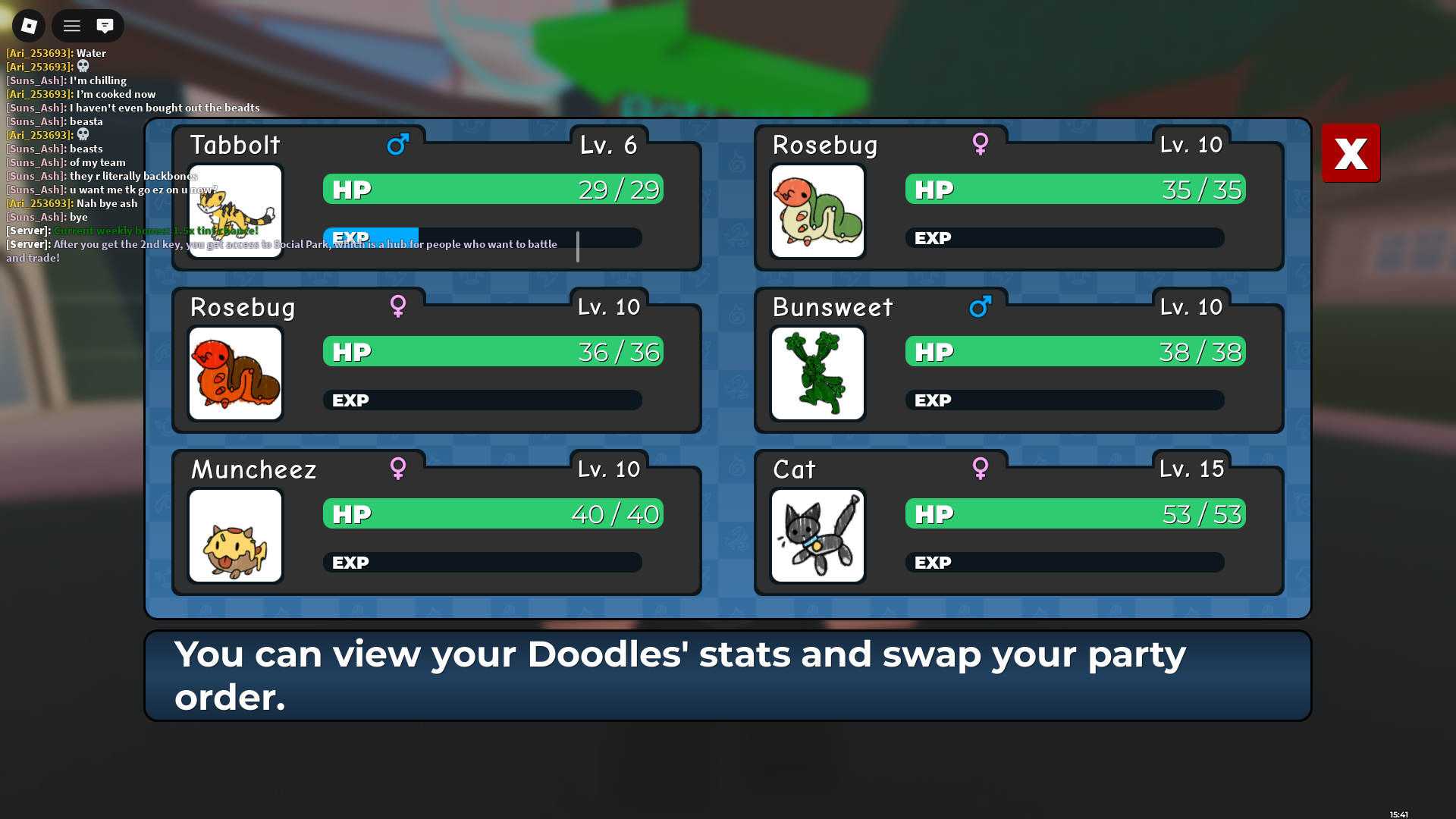This screenshot has height=819, width=1456.
Task: Click the tutorial text about swapping party order
Action: coord(680,674)
